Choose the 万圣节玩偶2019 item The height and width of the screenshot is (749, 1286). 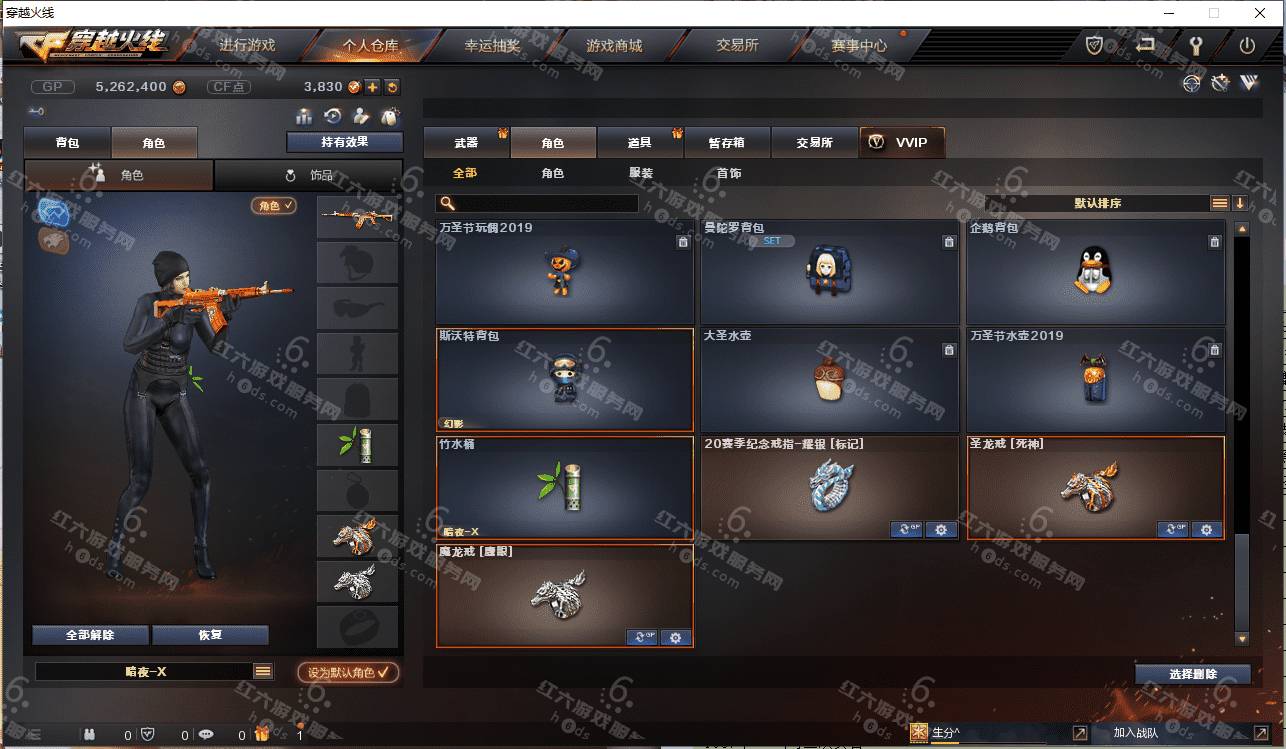click(564, 271)
